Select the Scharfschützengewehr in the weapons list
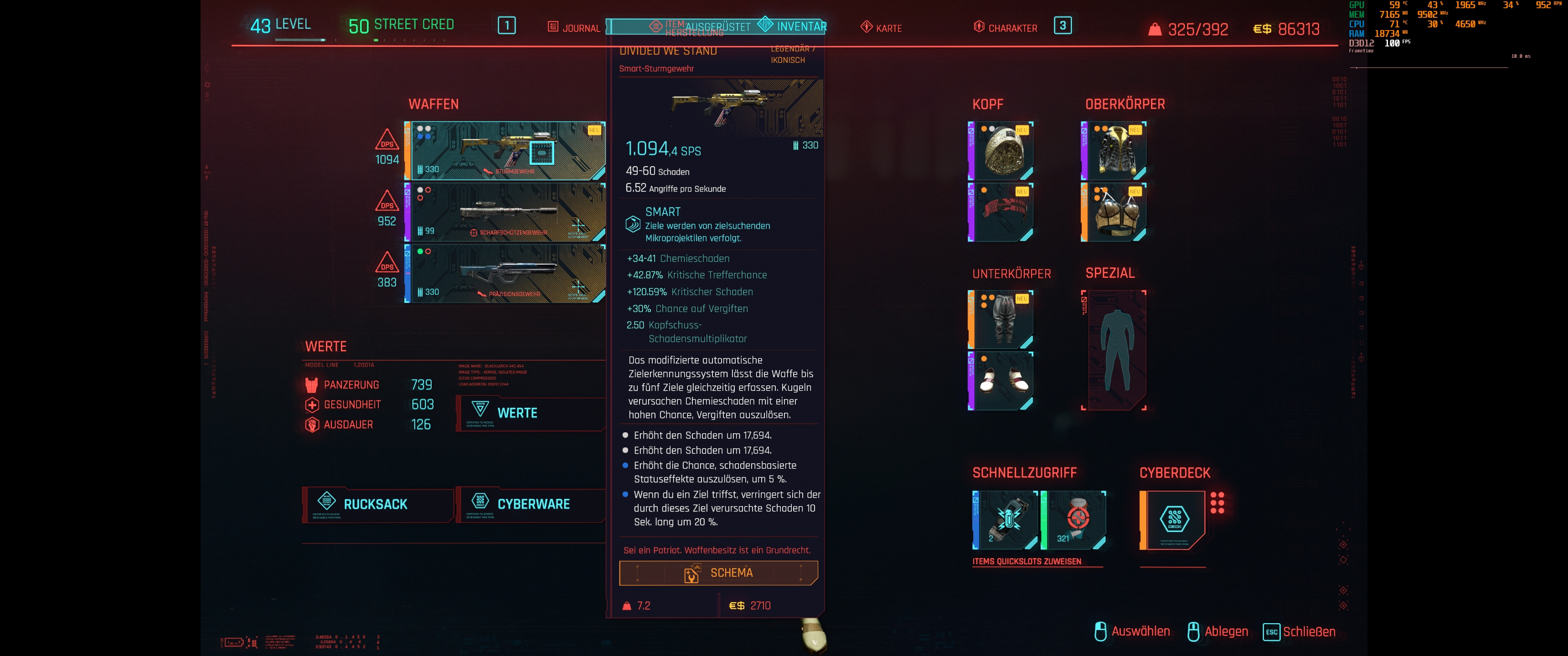 point(505,212)
